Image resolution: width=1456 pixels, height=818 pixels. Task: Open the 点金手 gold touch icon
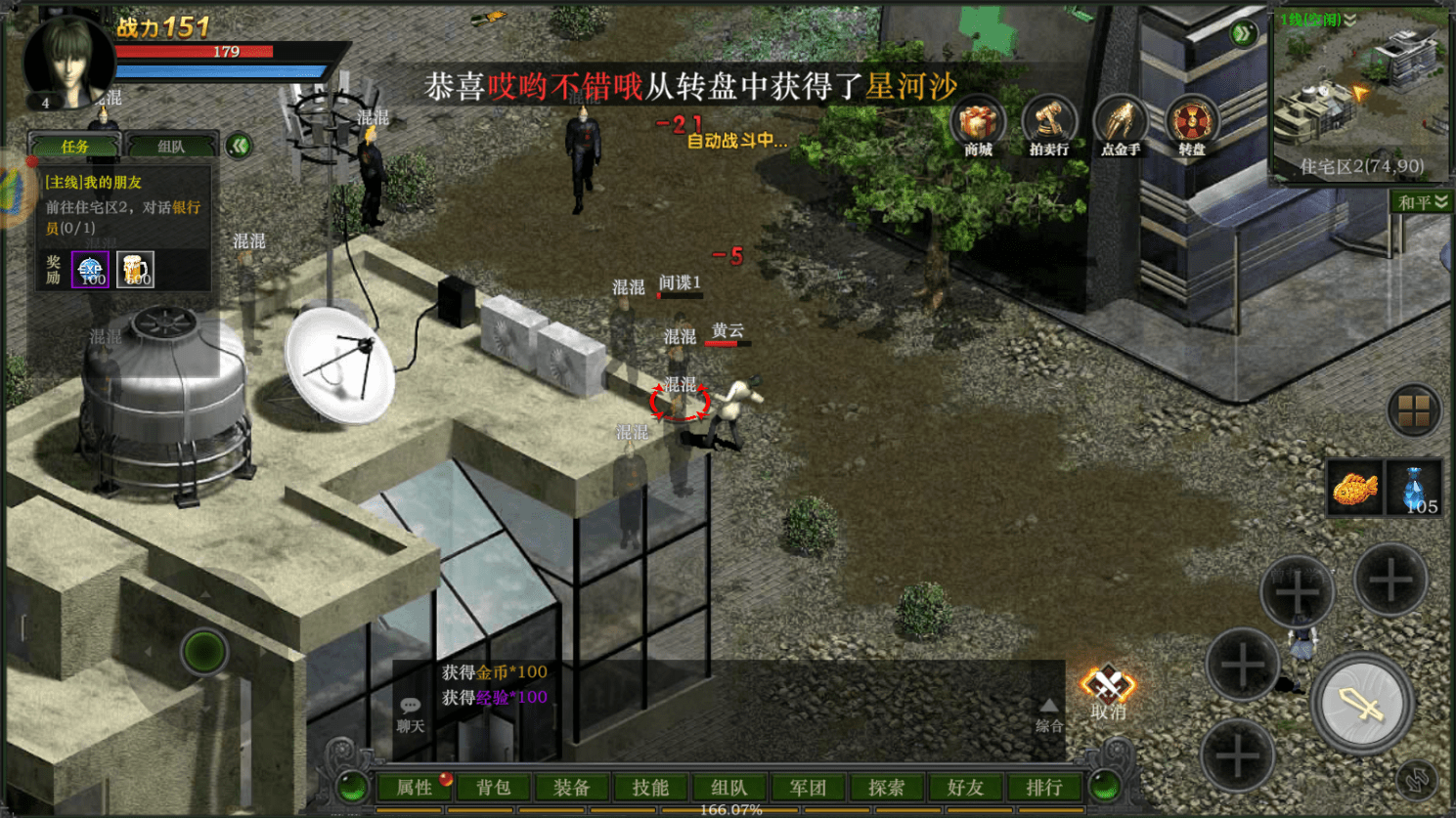(1120, 127)
